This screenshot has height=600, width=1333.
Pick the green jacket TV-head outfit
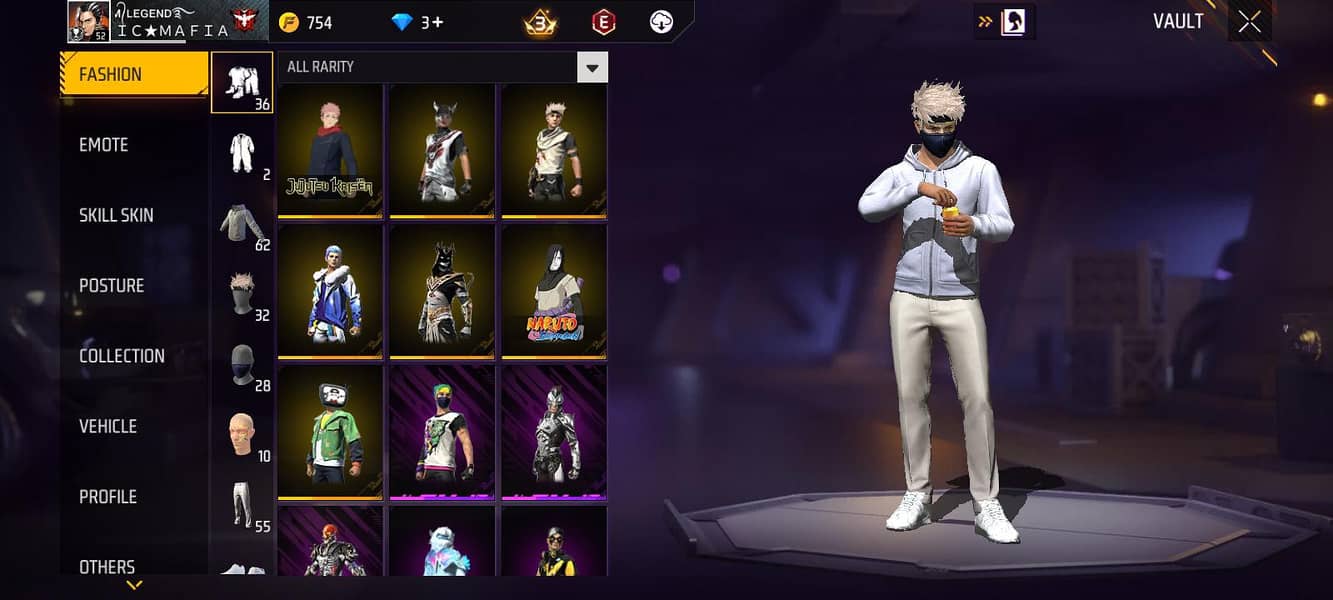tap(330, 432)
